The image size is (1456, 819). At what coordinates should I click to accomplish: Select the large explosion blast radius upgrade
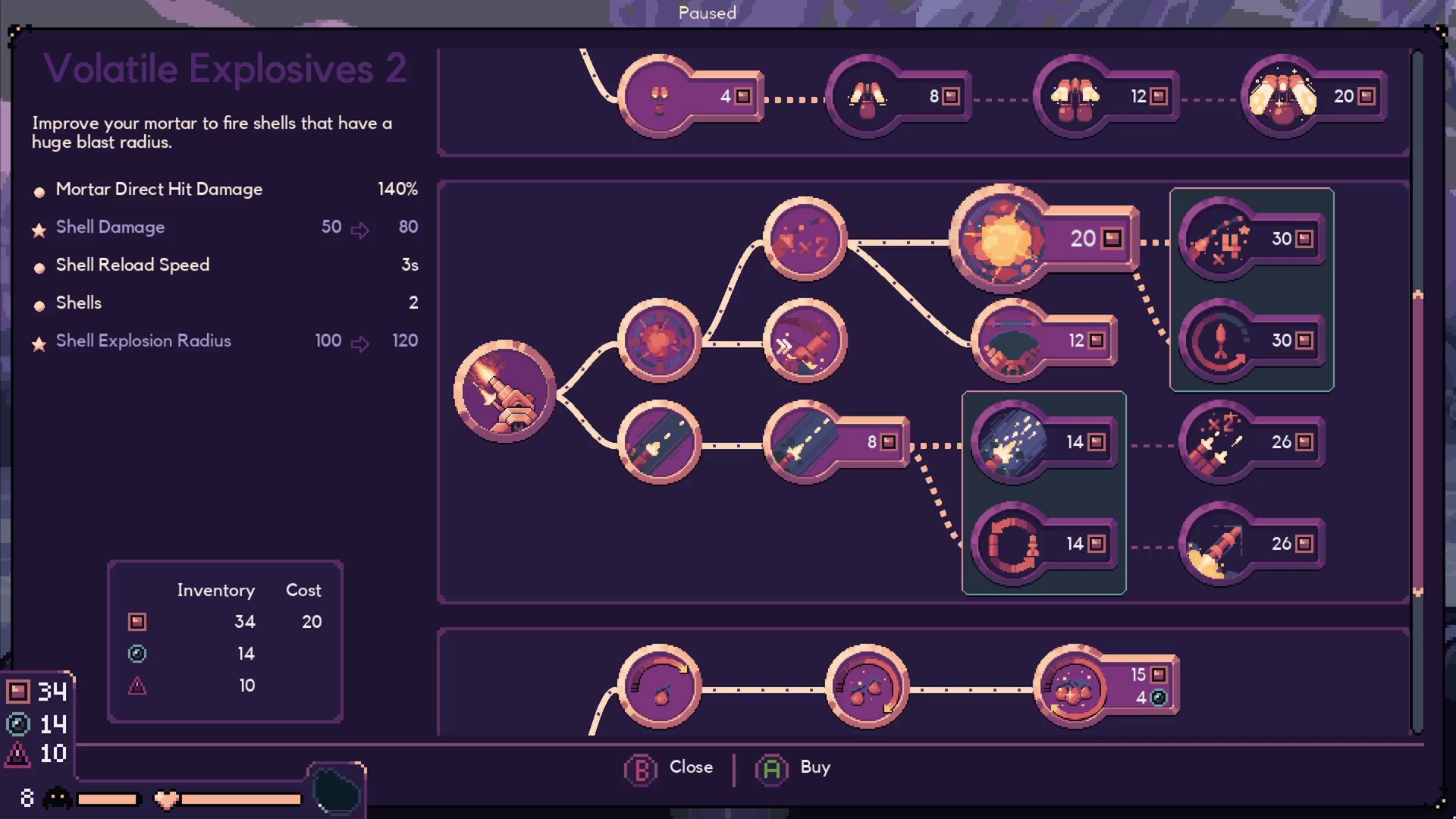coord(1001,239)
